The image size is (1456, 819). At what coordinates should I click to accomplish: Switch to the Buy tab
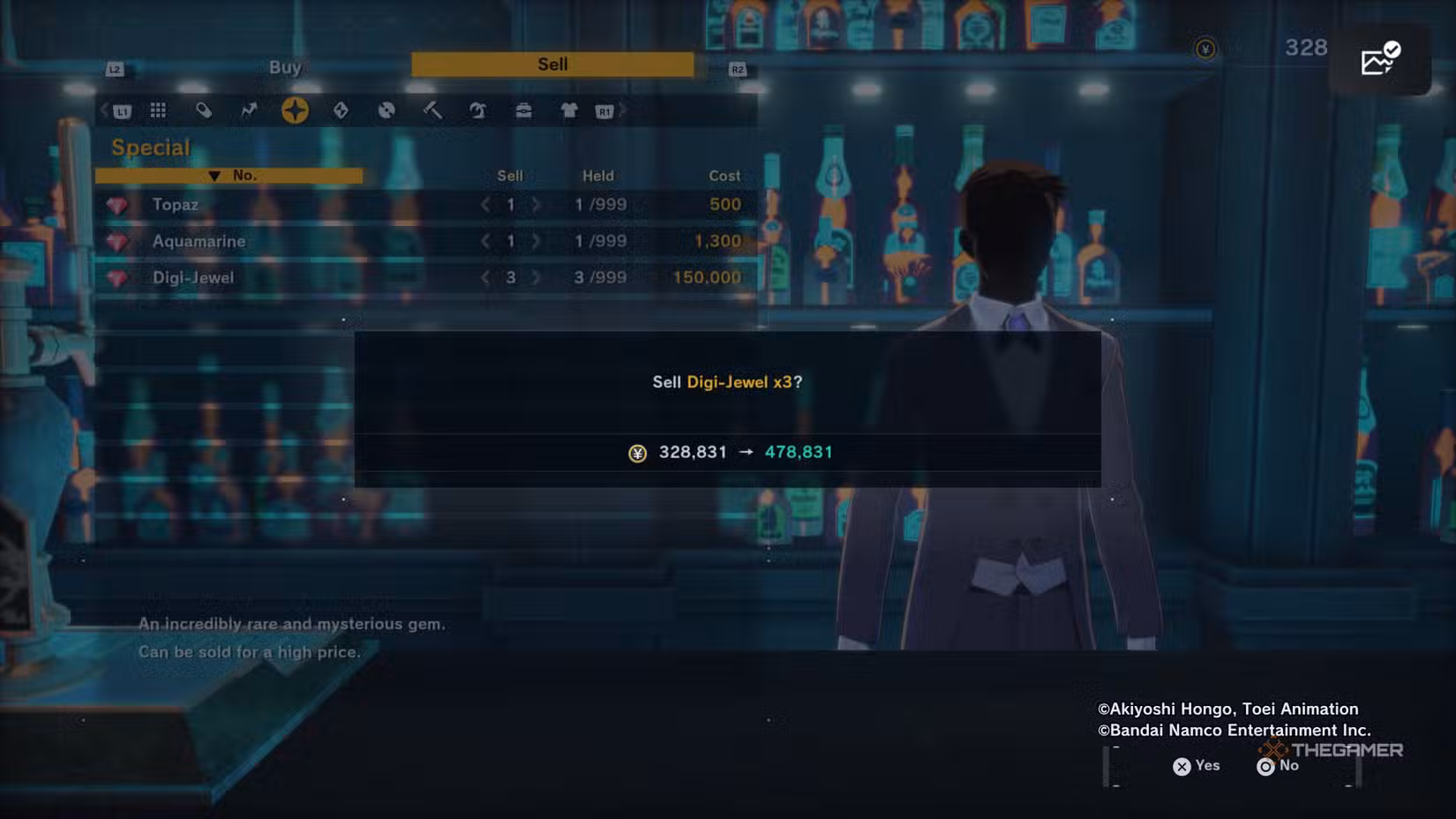285,67
